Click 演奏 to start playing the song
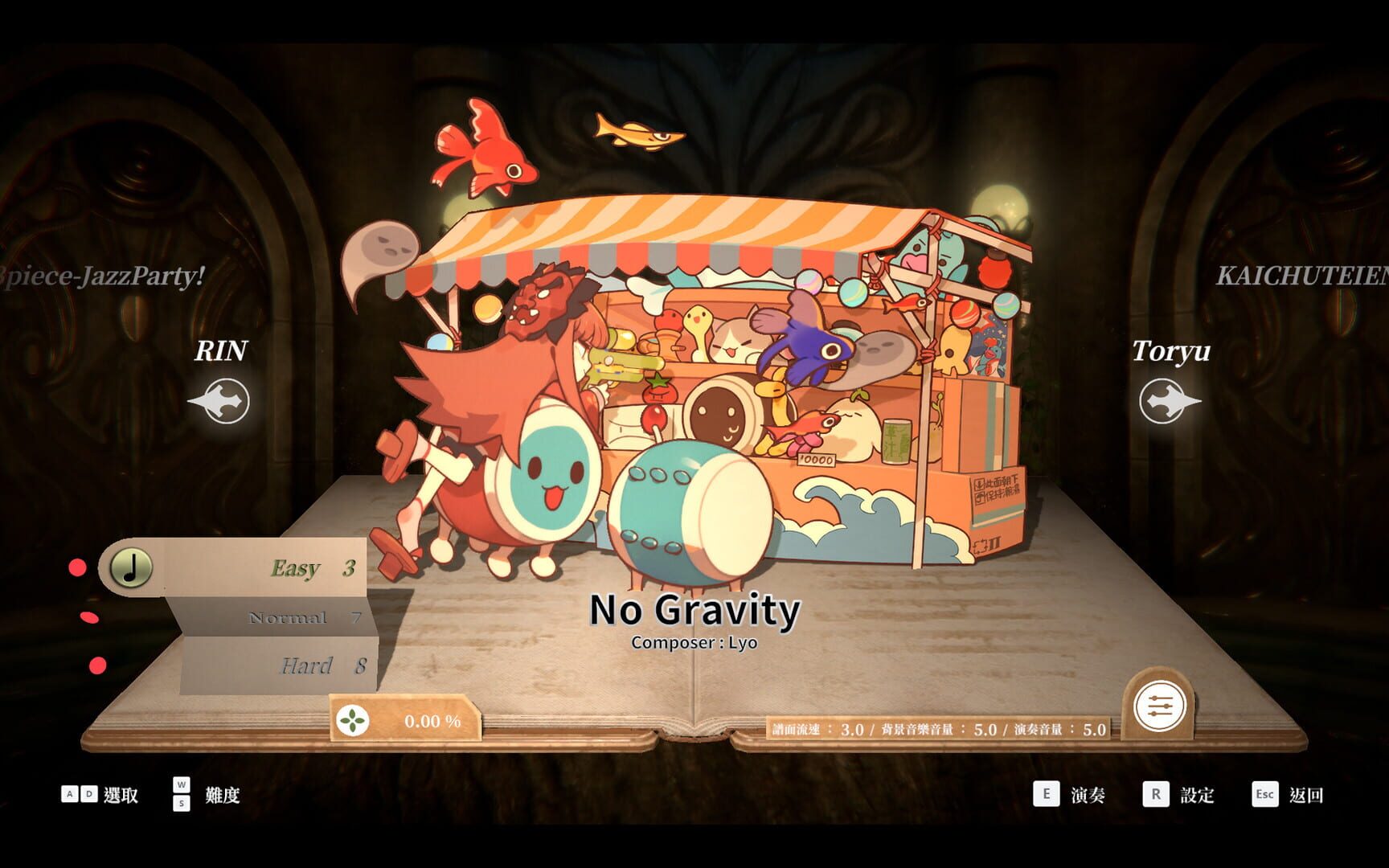 1086,795
